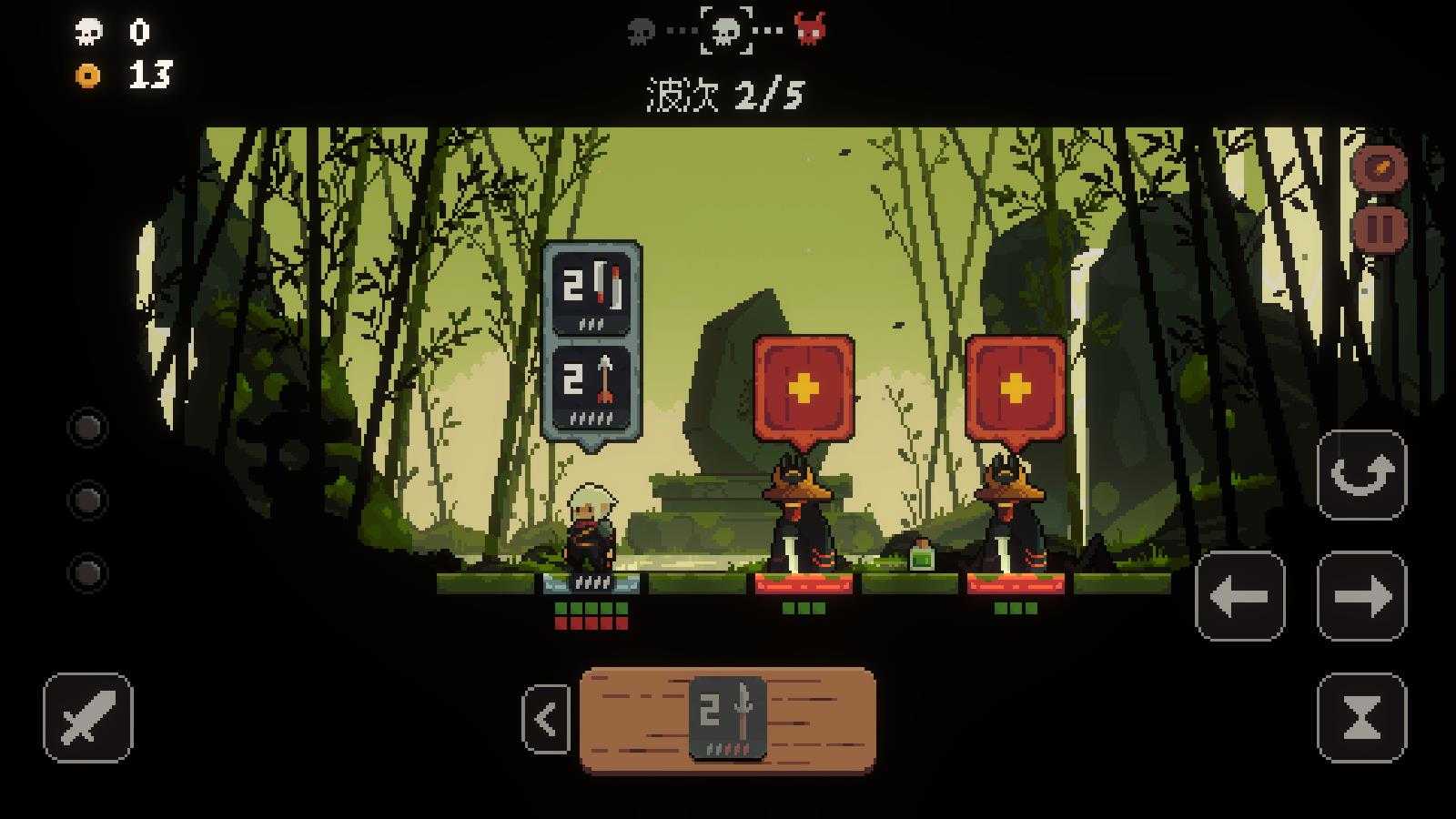Pause the game
Image resolution: width=1456 pixels, height=819 pixels.
(1380, 227)
